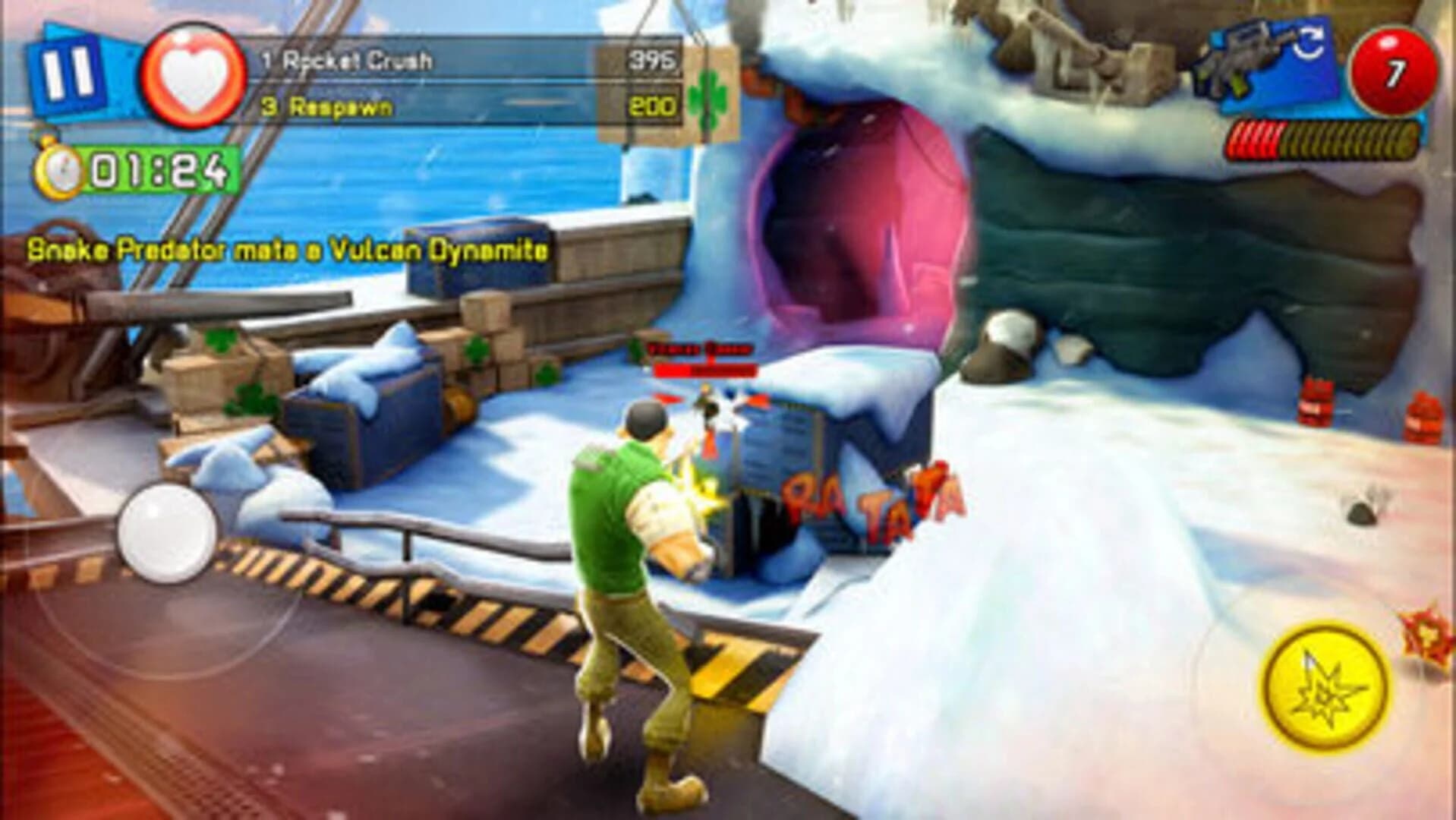This screenshot has height=820, width=1456.
Task: Tap the heart health icon
Action: coord(194,76)
